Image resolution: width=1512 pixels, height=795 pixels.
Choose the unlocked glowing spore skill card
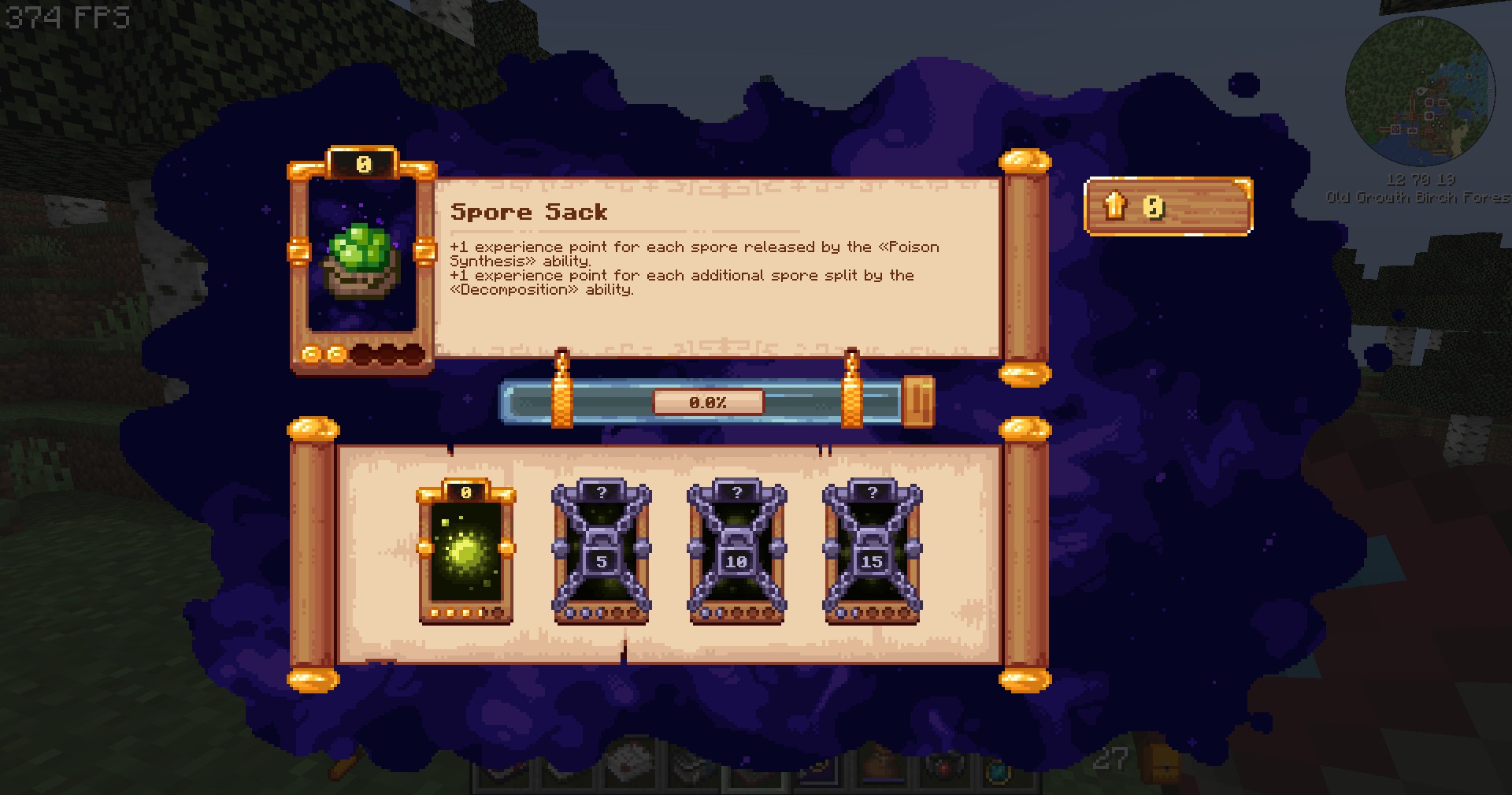[465, 551]
